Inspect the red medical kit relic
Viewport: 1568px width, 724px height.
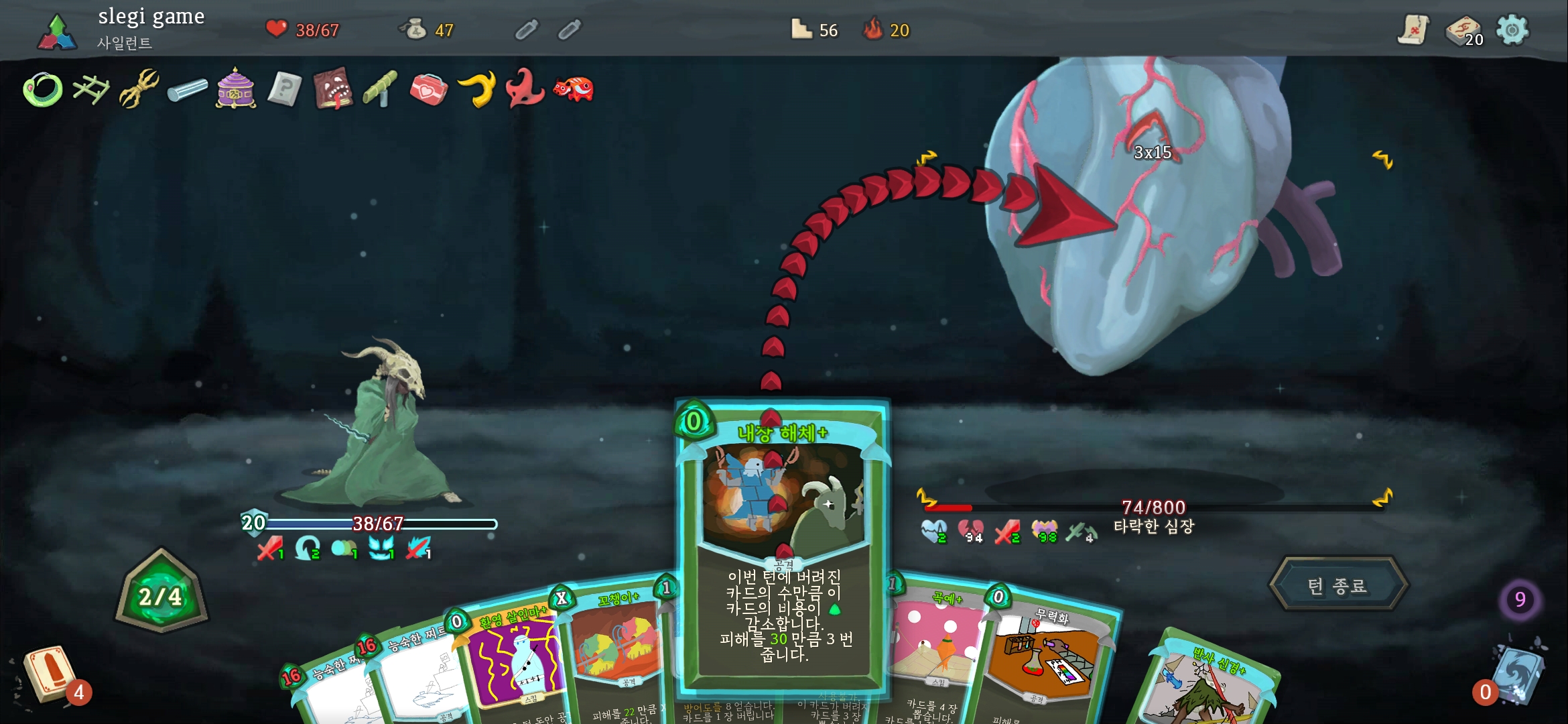(428, 89)
